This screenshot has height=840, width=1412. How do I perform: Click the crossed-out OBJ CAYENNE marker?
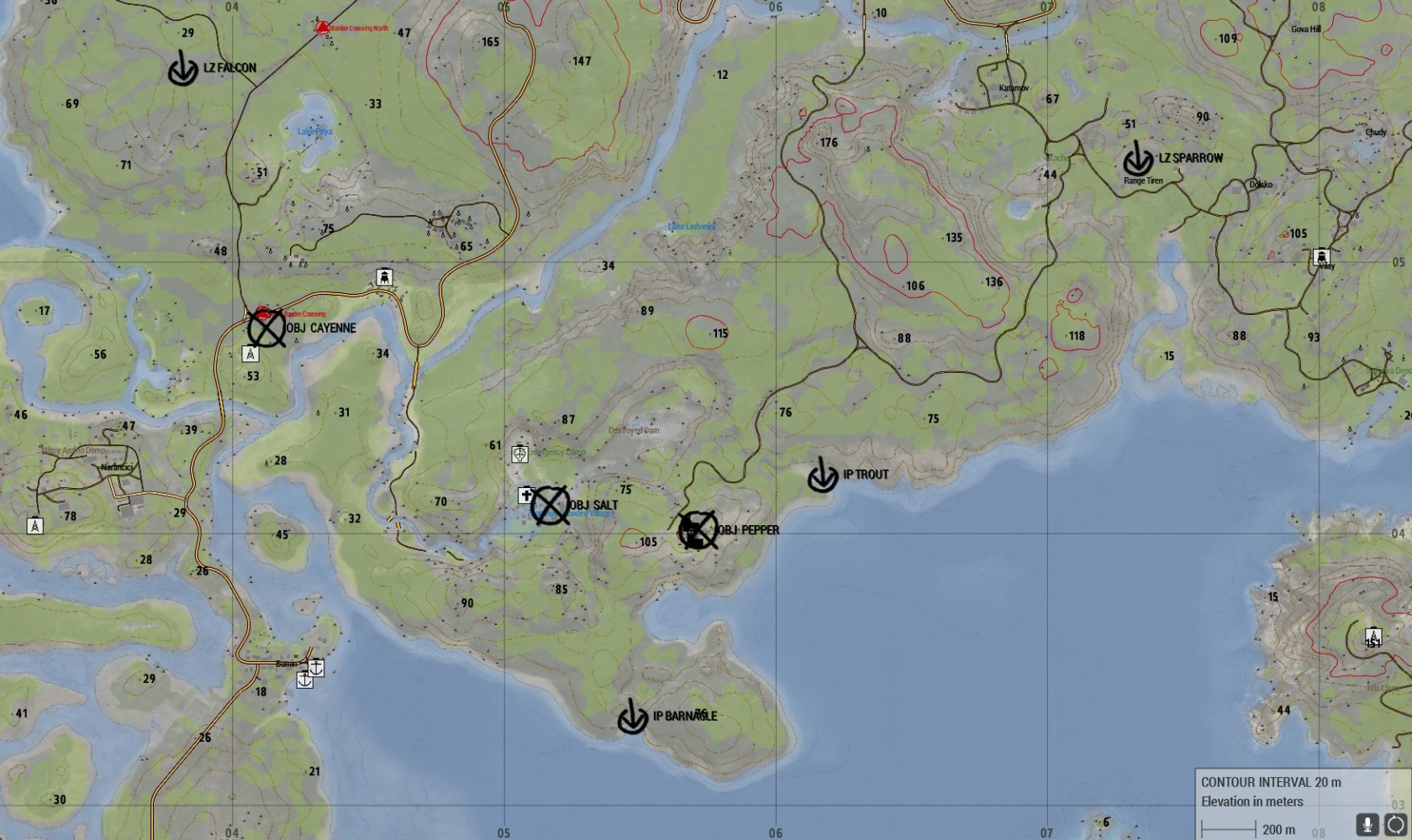[x=267, y=328]
